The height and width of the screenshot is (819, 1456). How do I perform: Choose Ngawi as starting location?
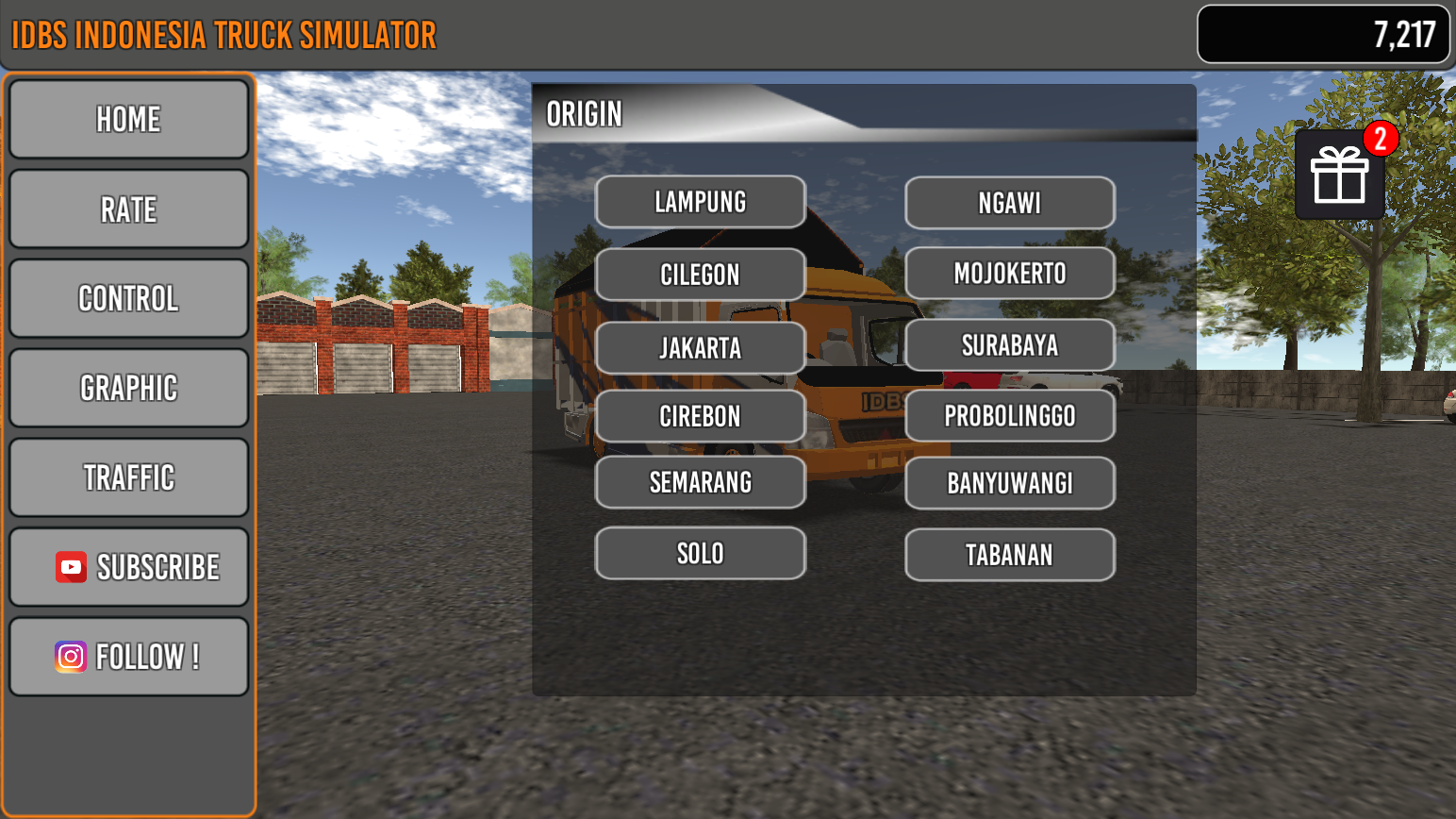point(1009,202)
